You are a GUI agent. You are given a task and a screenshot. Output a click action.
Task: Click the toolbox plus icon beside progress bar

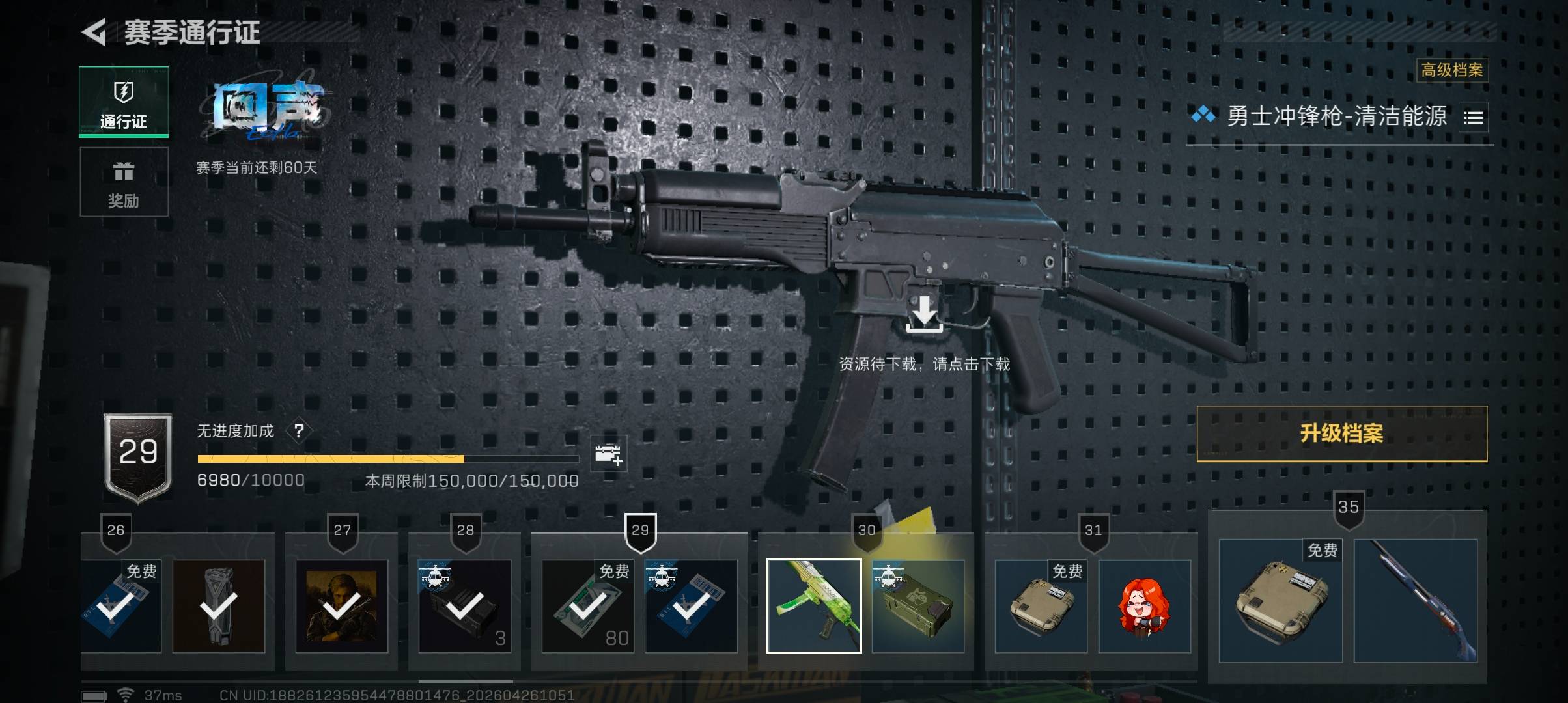(608, 453)
